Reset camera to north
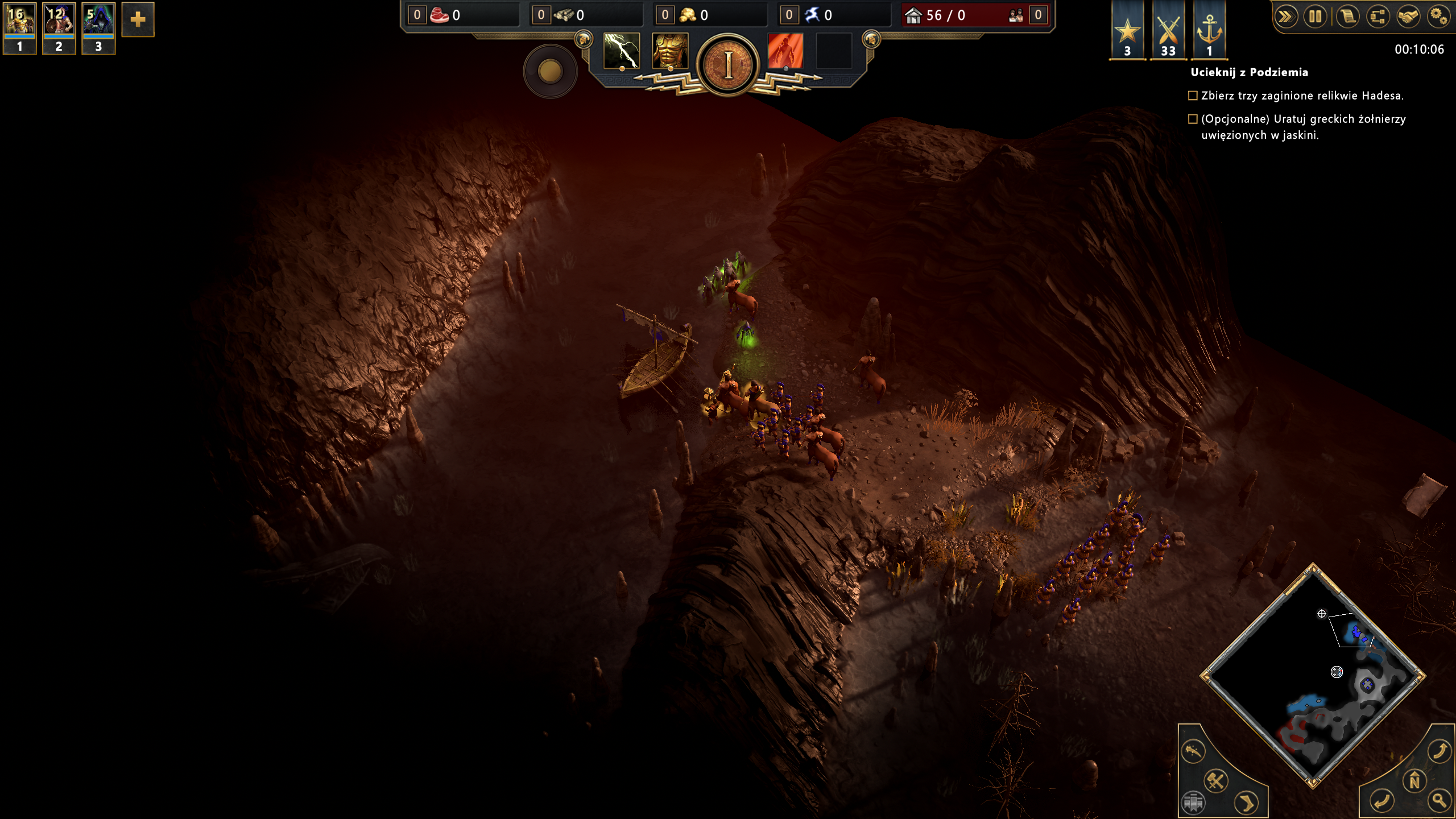 (1414, 781)
